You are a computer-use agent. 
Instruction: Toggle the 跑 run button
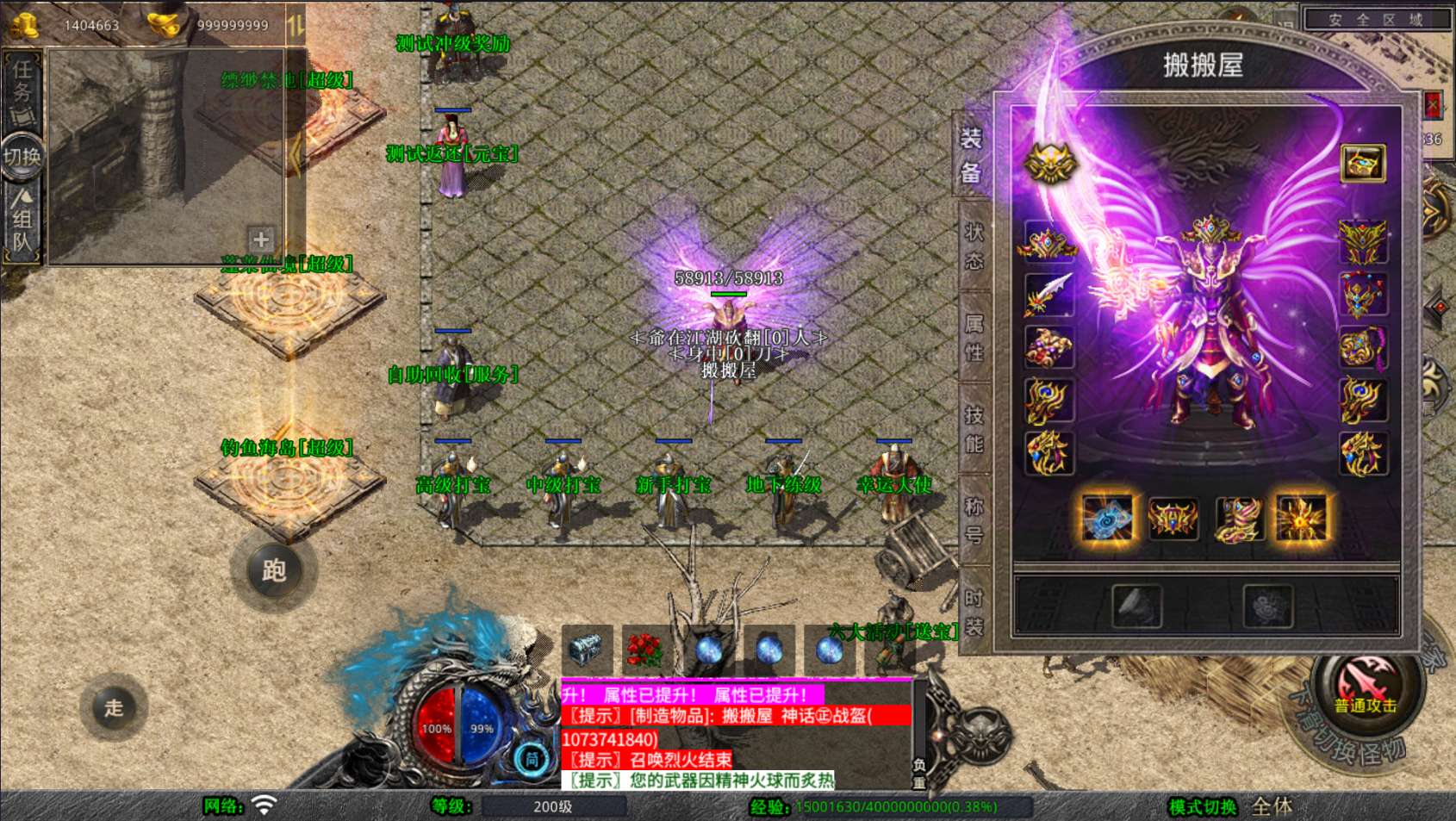(274, 570)
